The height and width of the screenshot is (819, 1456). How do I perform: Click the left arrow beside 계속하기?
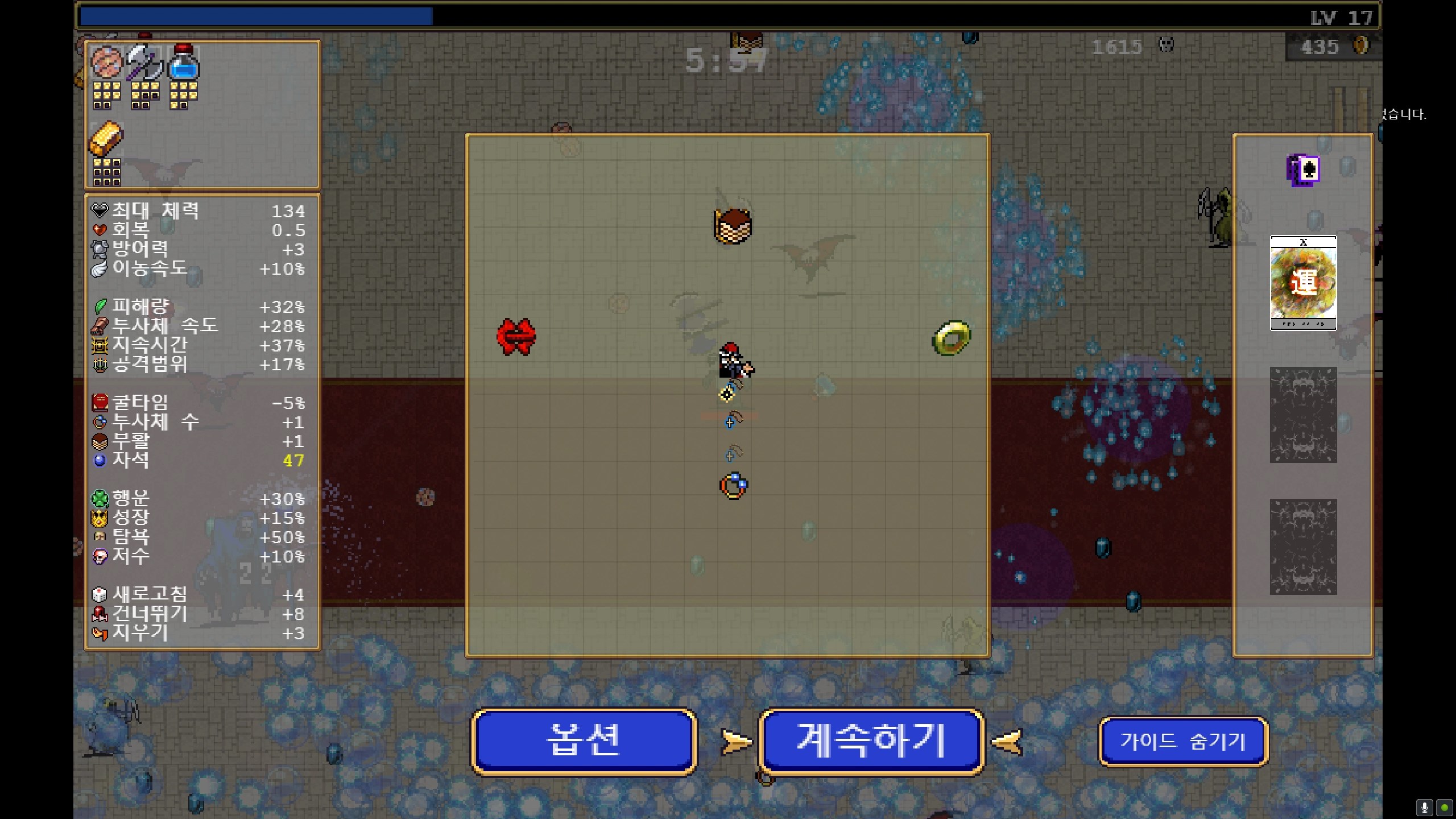pos(735,741)
